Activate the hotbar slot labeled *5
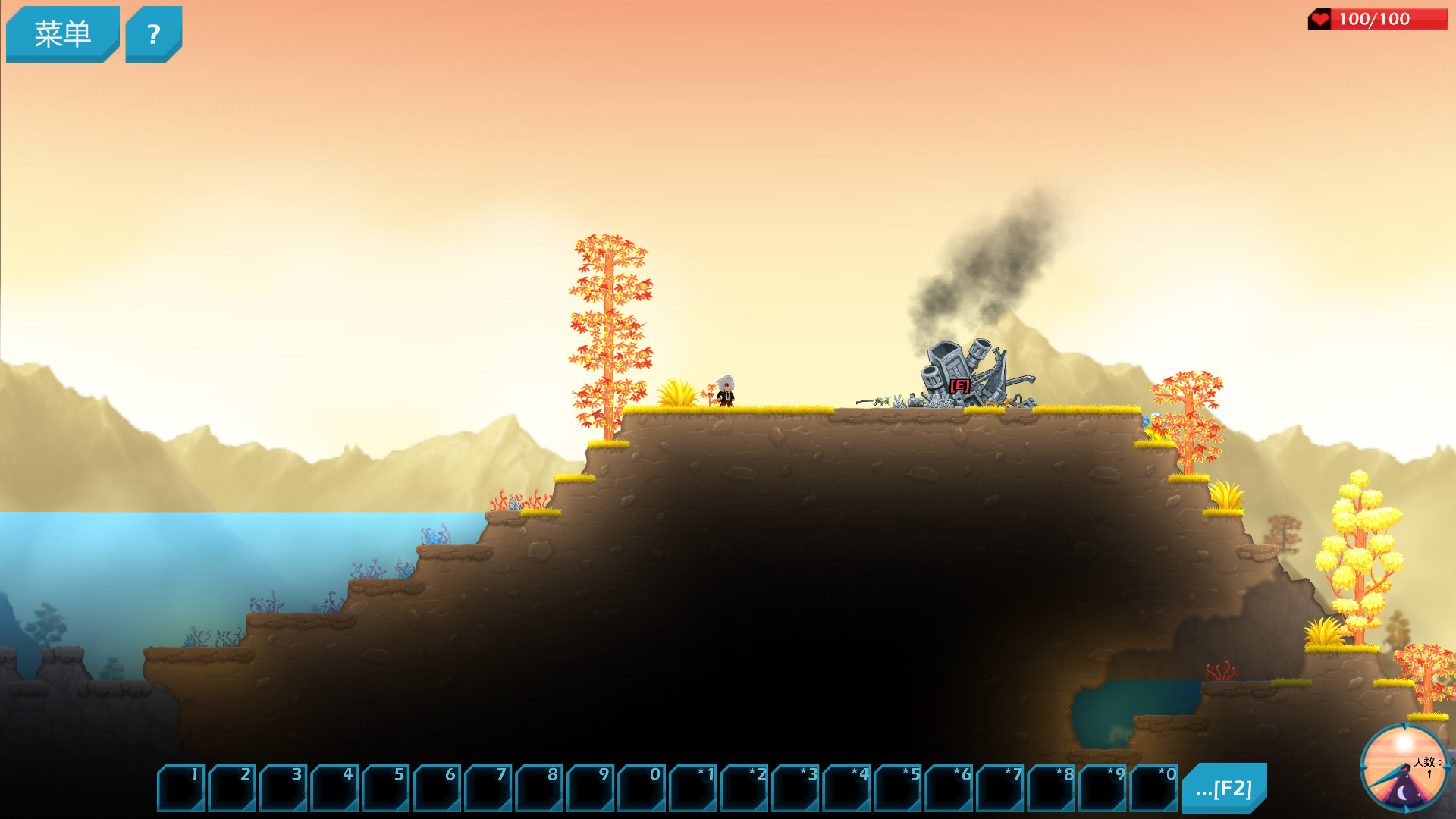Screen dimensions: 1456x819 [x=897, y=788]
